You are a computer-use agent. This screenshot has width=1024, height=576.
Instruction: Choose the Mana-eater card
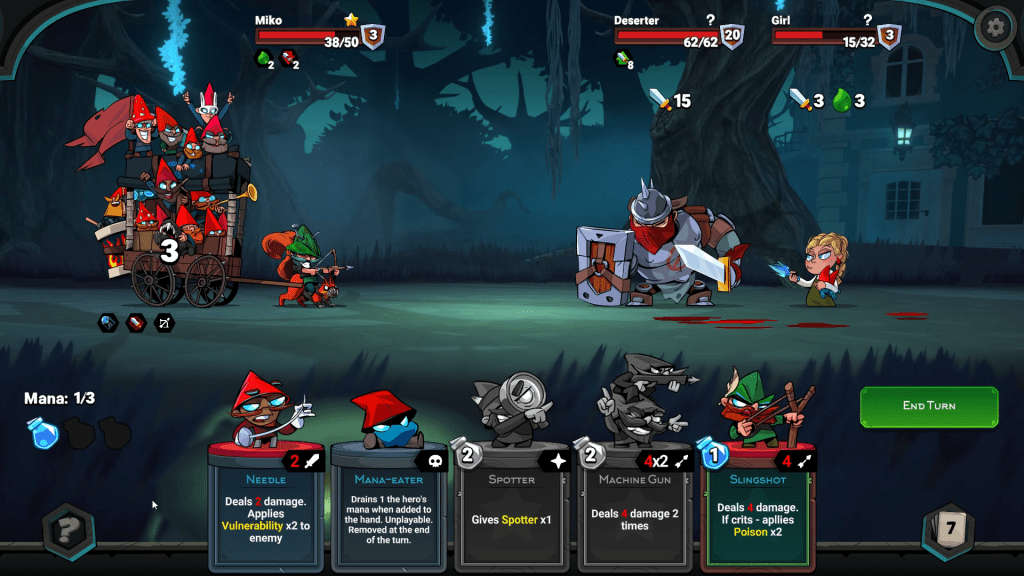click(x=389, y=505)
